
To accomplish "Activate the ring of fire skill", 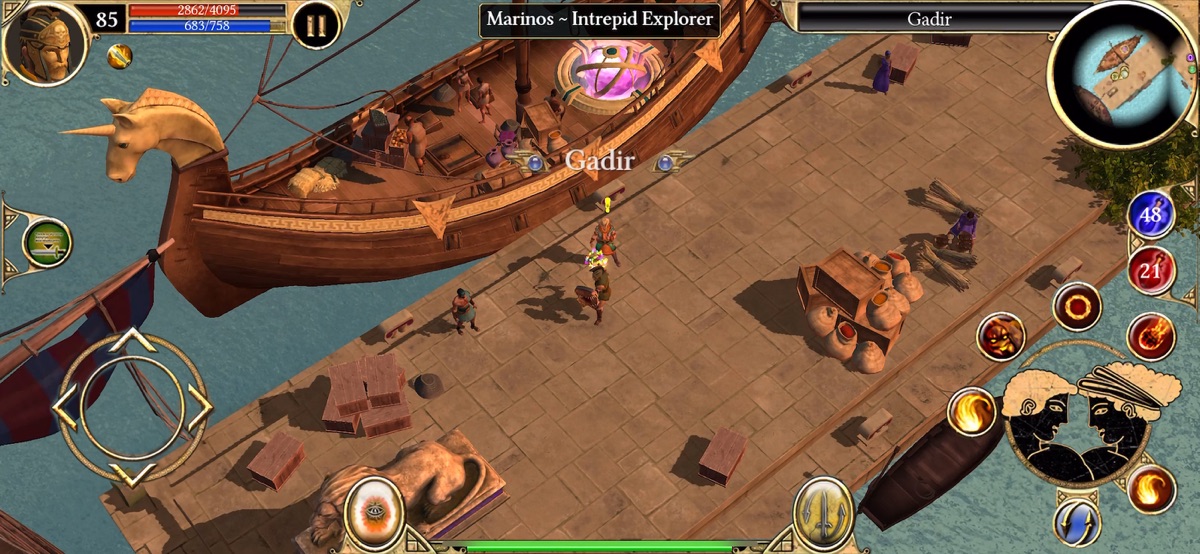I will [1077, 305].
